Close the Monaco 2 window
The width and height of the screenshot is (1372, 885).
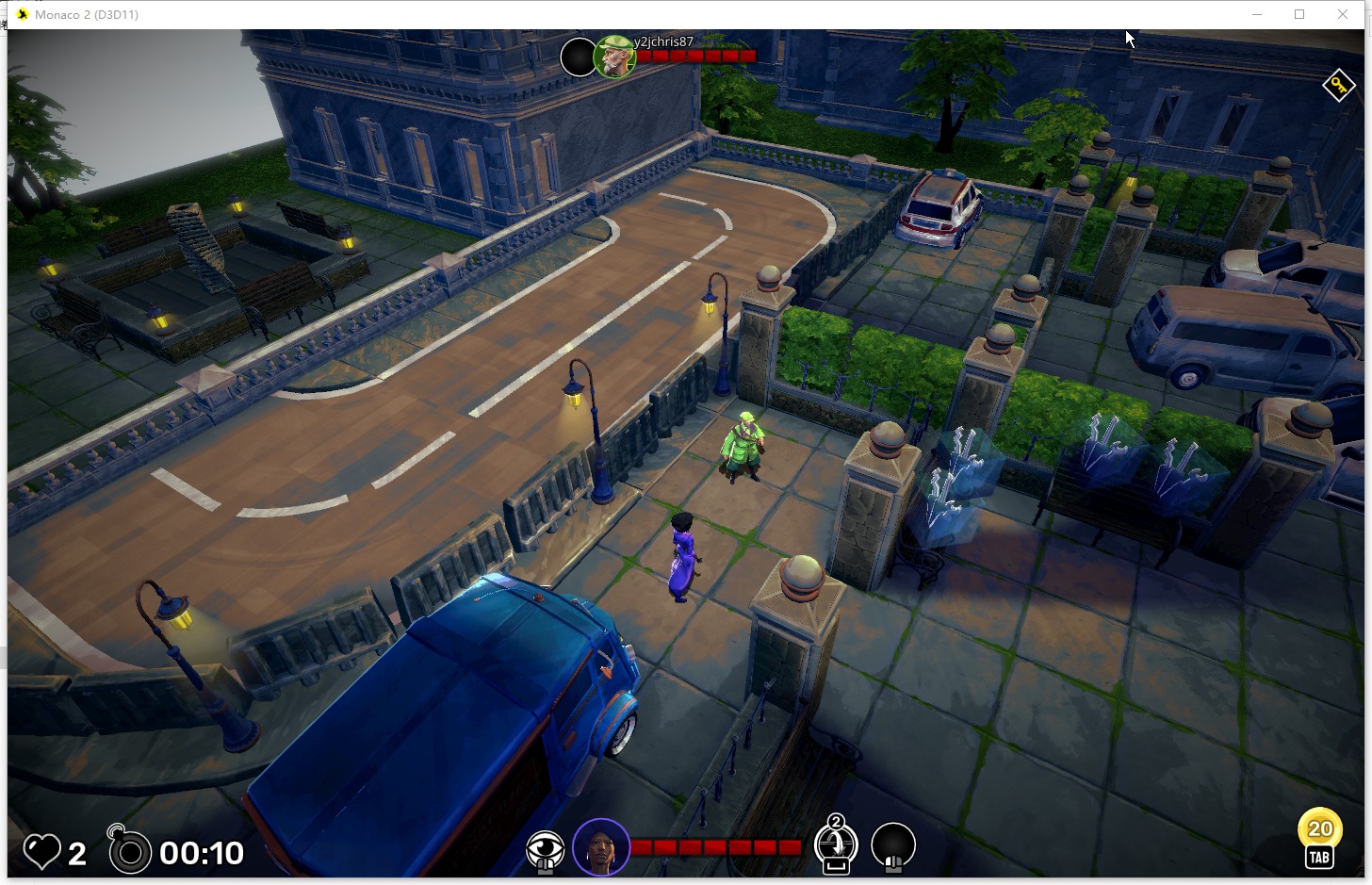click(x=1343, y=14)
